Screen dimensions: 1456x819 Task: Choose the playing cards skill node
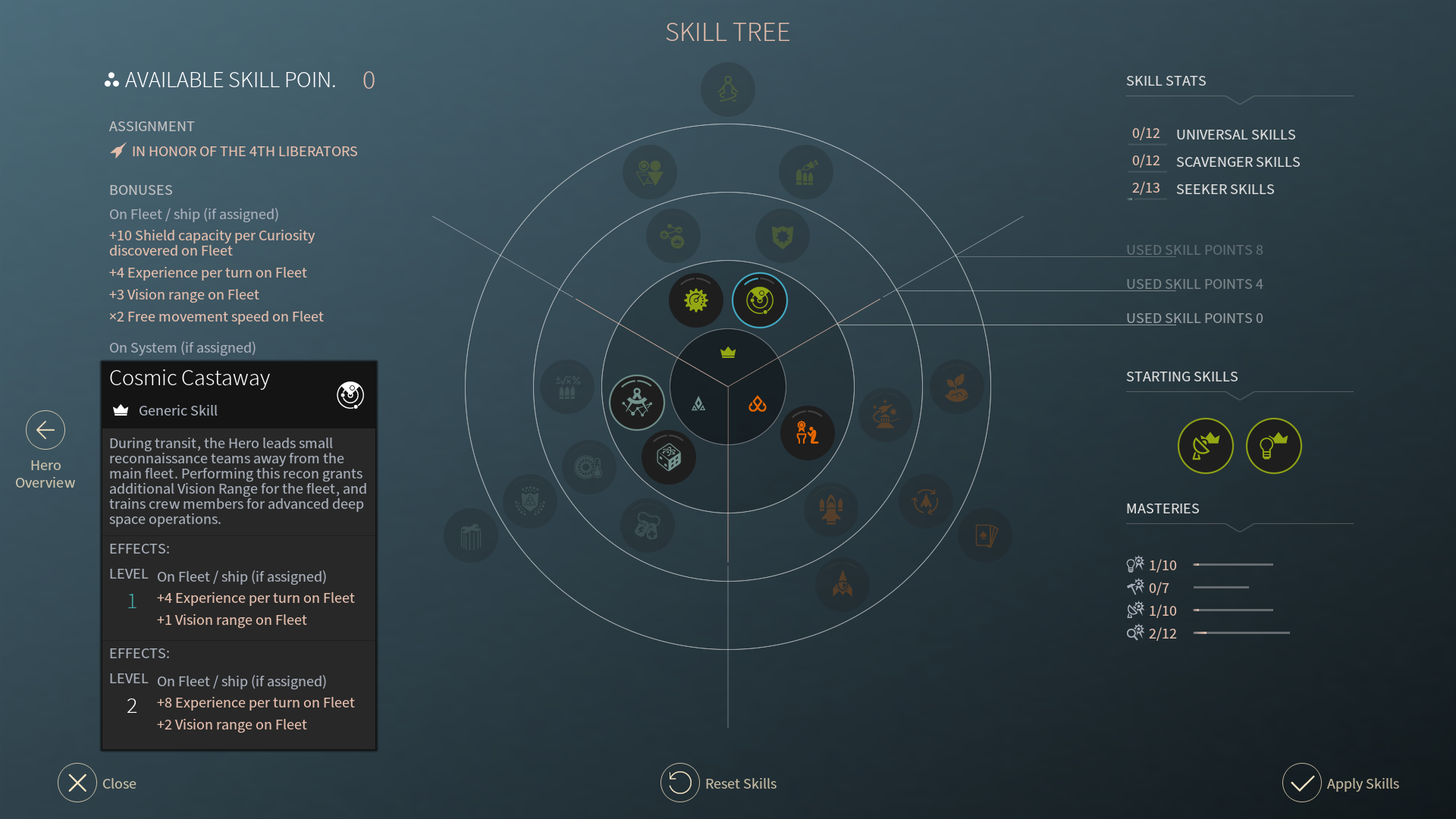[x=985, y=535]
